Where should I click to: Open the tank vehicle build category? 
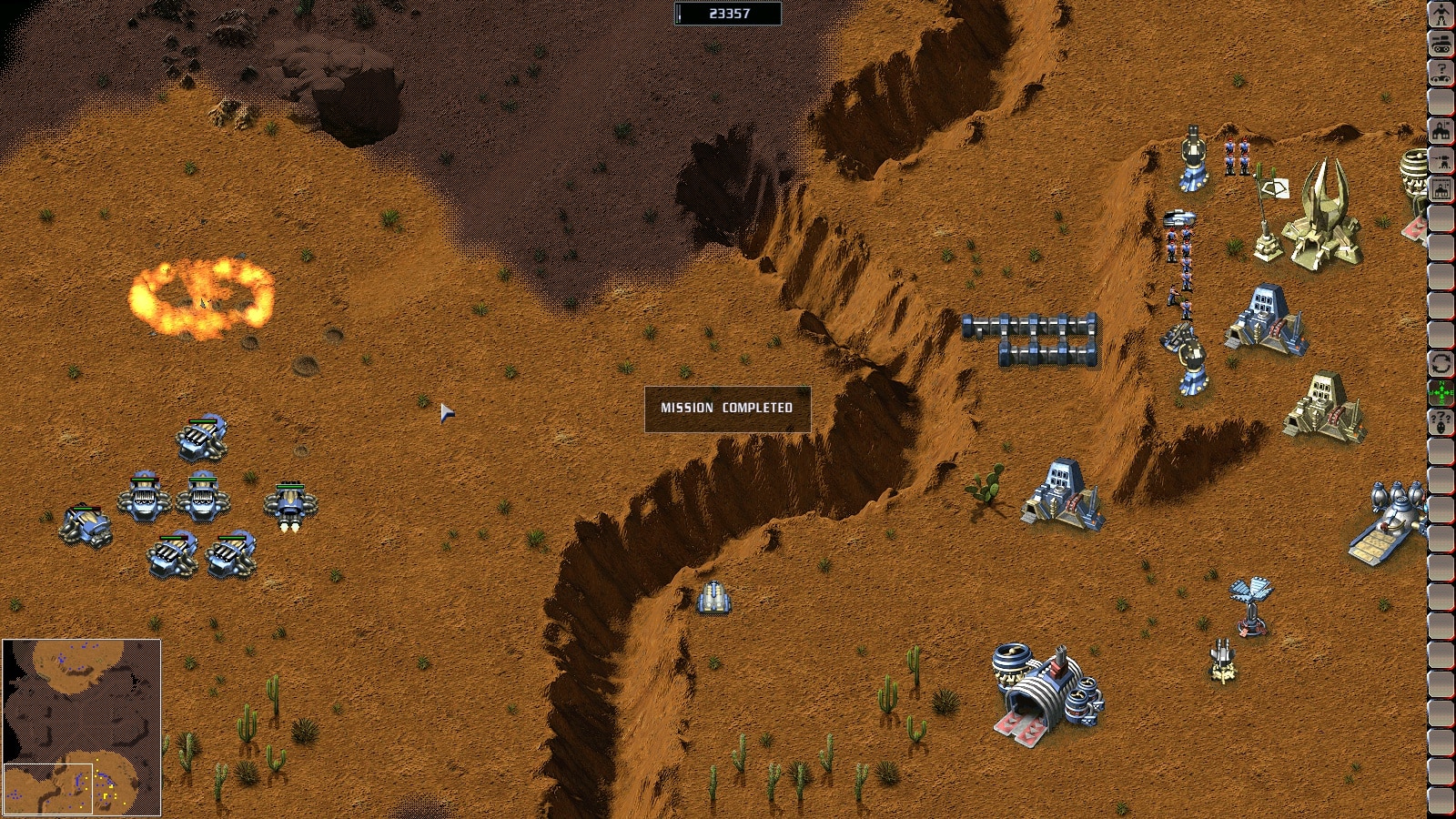[1441, 43]
